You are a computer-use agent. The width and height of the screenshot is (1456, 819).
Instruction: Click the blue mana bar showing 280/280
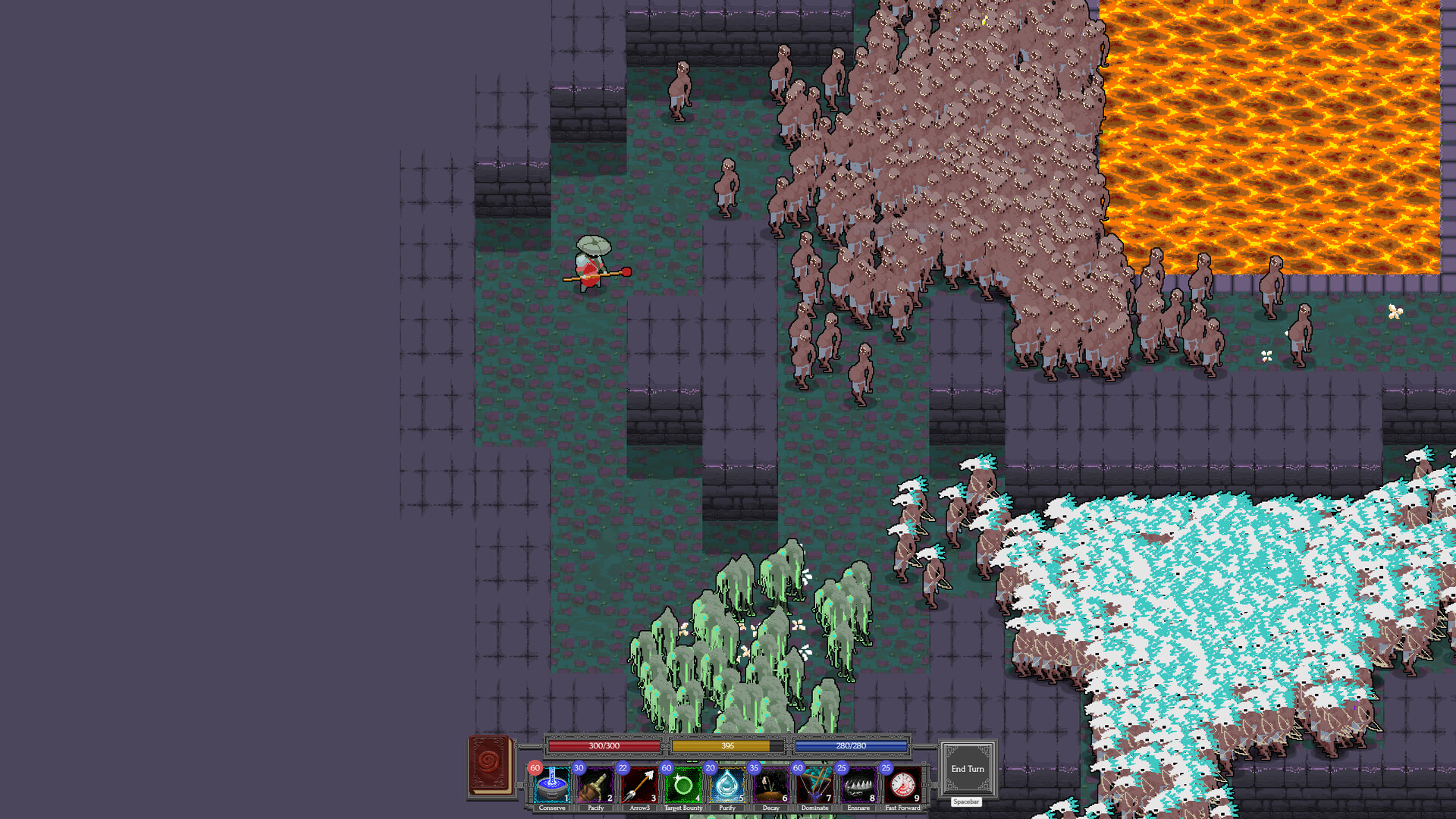849,746
